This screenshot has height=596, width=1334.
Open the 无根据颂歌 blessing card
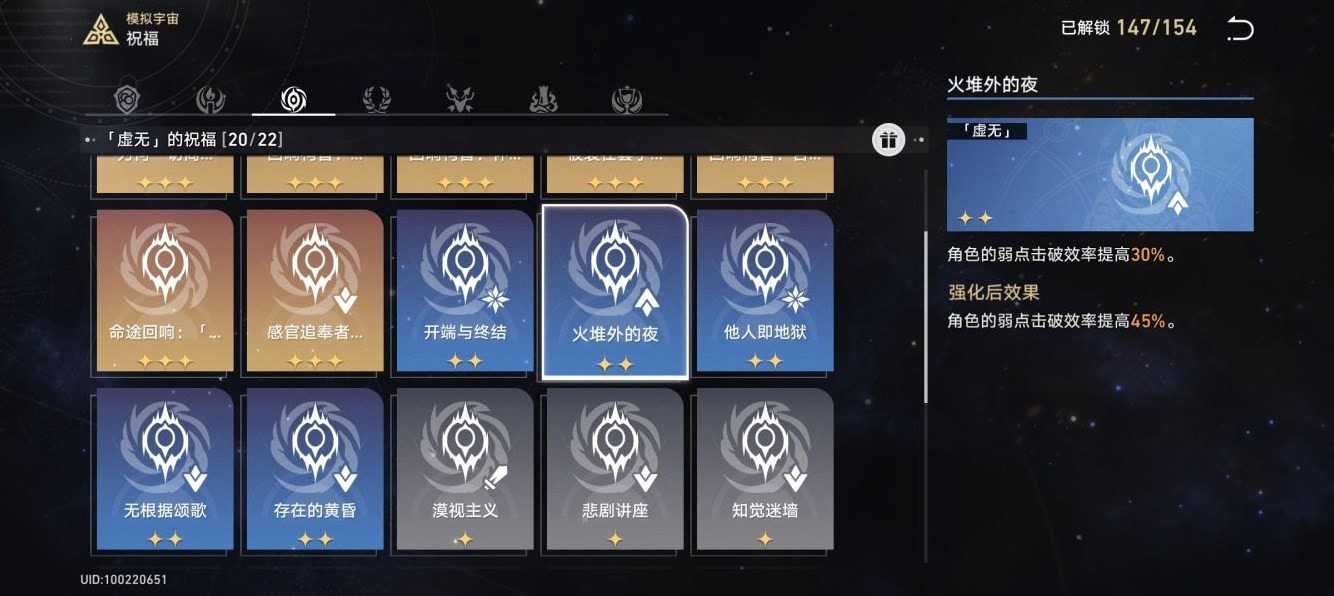165,469
